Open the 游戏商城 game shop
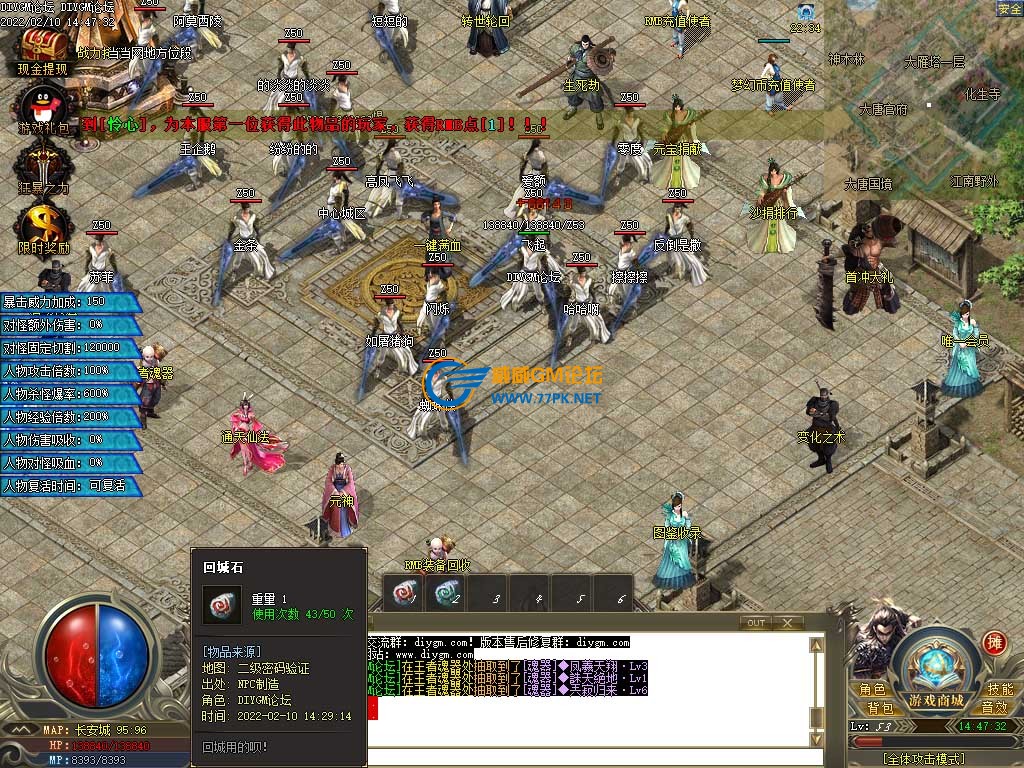1024x768 pixels. [936, 700]
